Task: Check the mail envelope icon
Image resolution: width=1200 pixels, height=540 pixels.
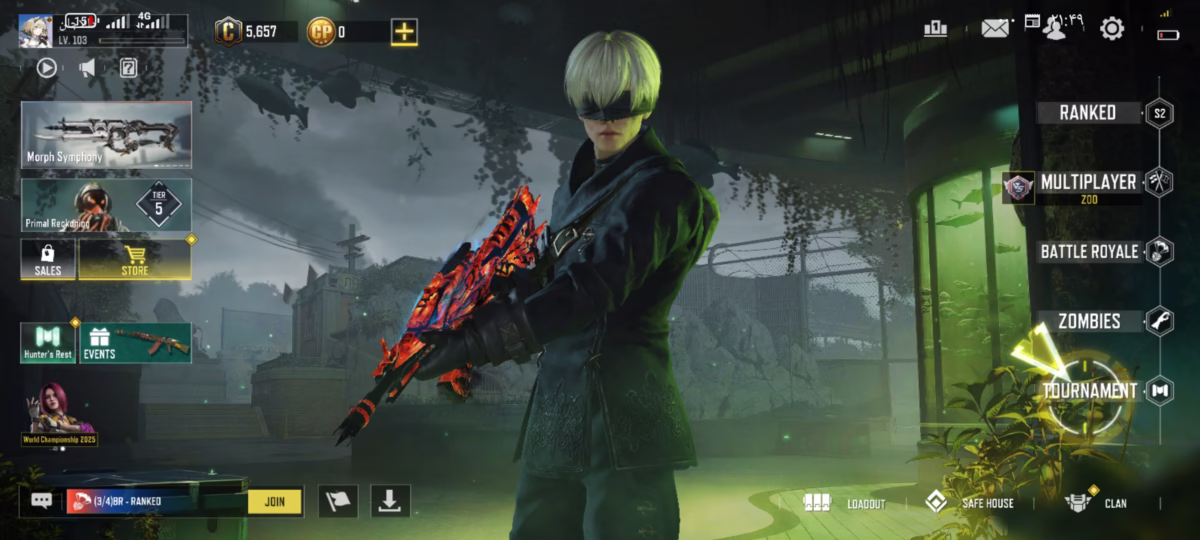Action: (994, 29)
